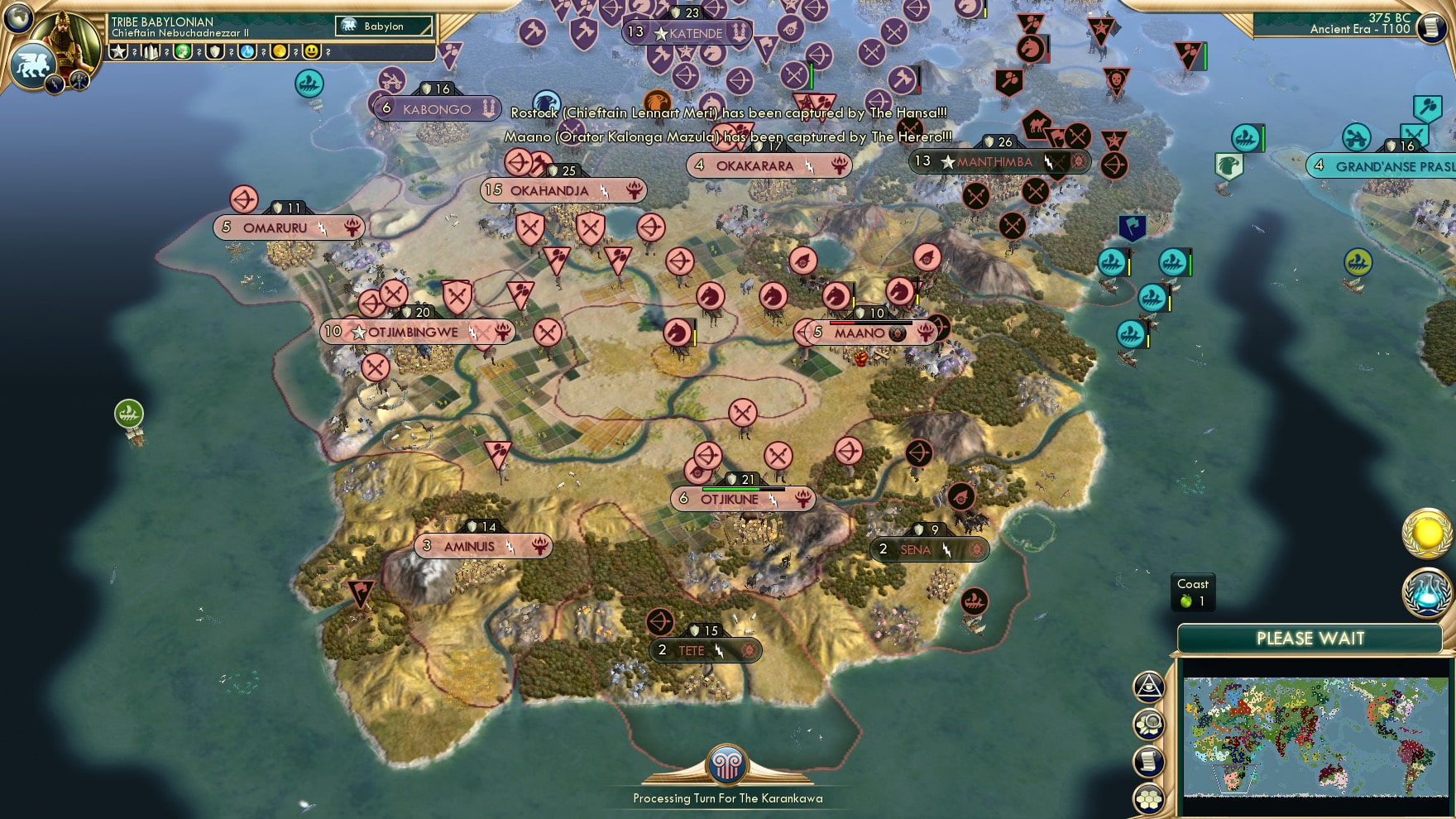Select the gold coin icon in resource bar
The height and width of the screenshot is (819, 1456).
coord(279,52)
